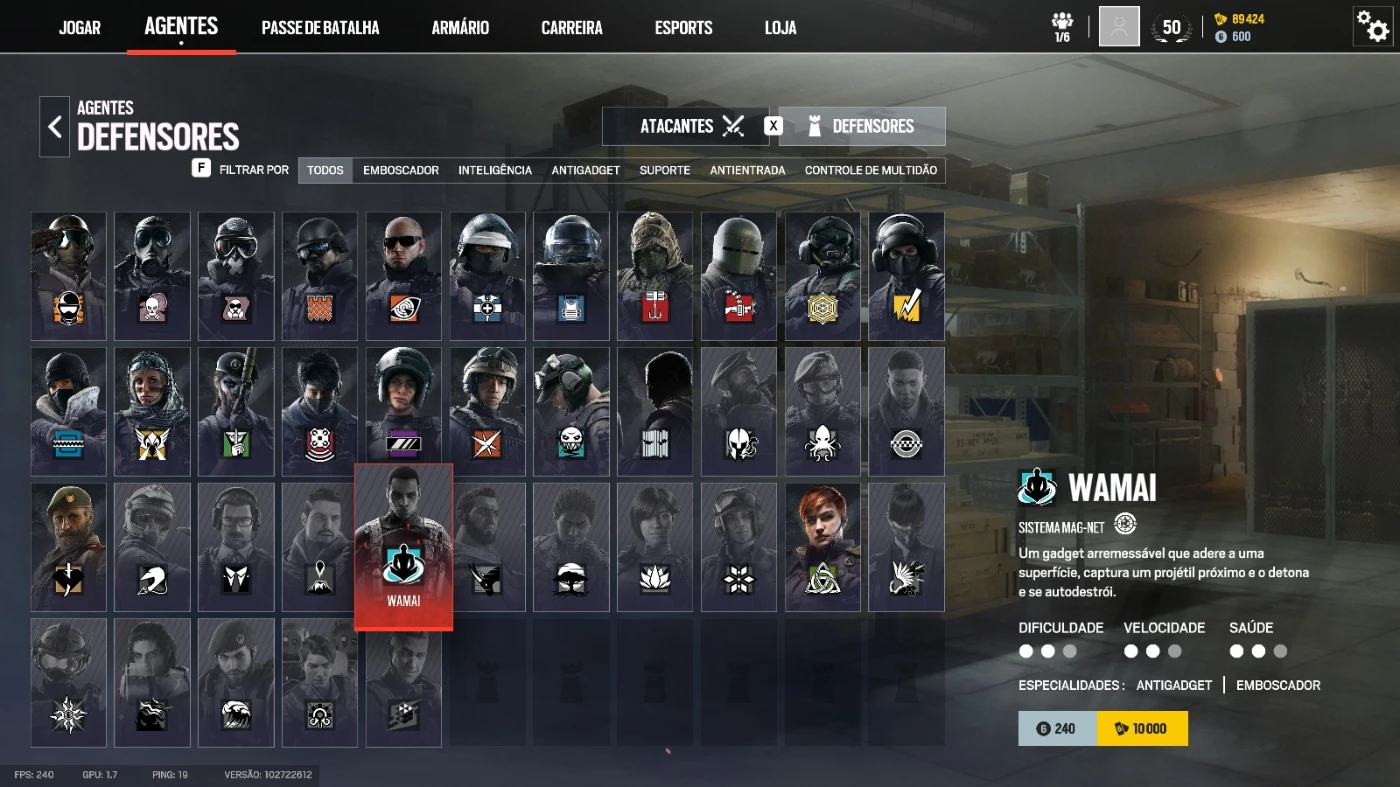Switch to the Atacantes roster
This screenshot has width=1400, height=787.
(x=686, y=126)
